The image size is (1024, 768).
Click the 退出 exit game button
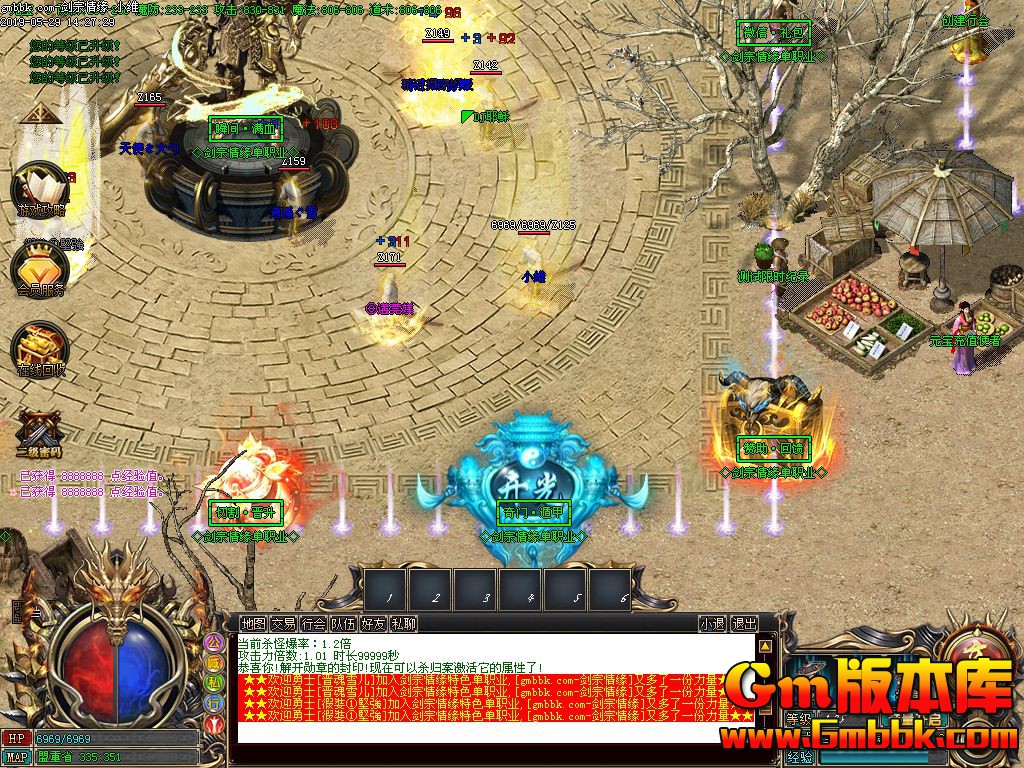coord(744,624)
